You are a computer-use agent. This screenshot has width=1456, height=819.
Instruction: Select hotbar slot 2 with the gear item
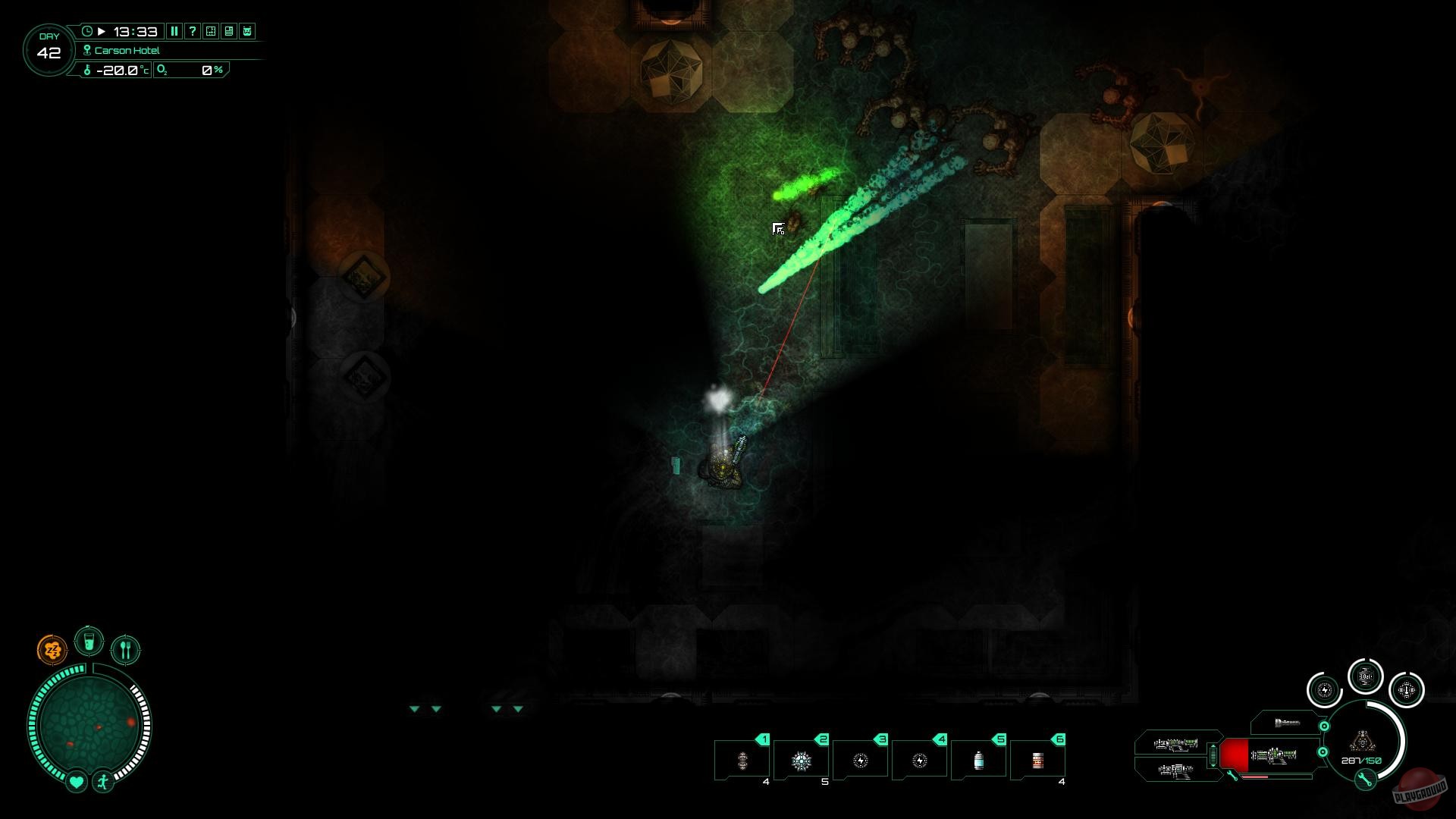pyautogui.click(x=802, y=758)
